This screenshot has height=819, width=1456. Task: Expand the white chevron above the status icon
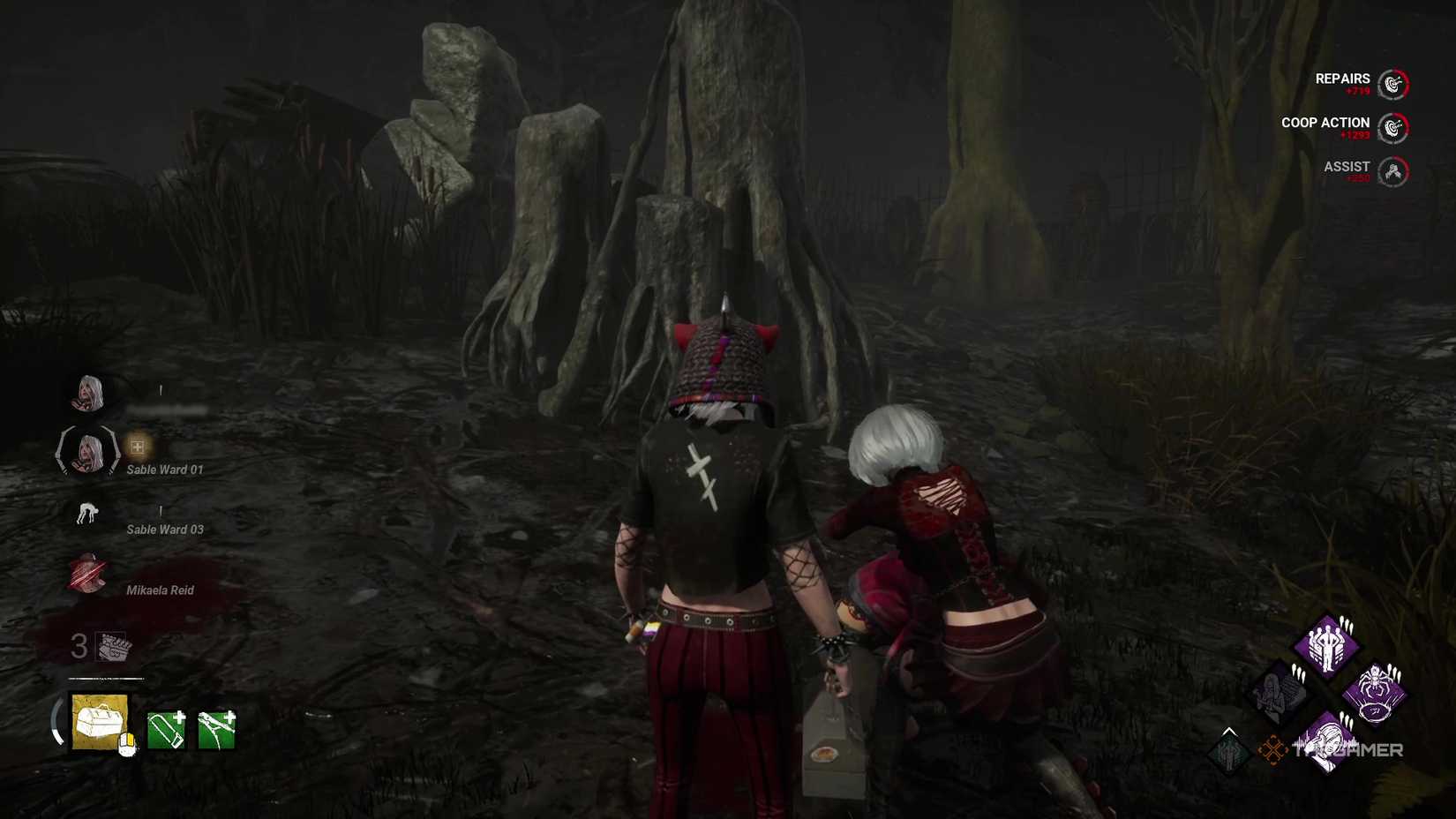(1228, 731)
